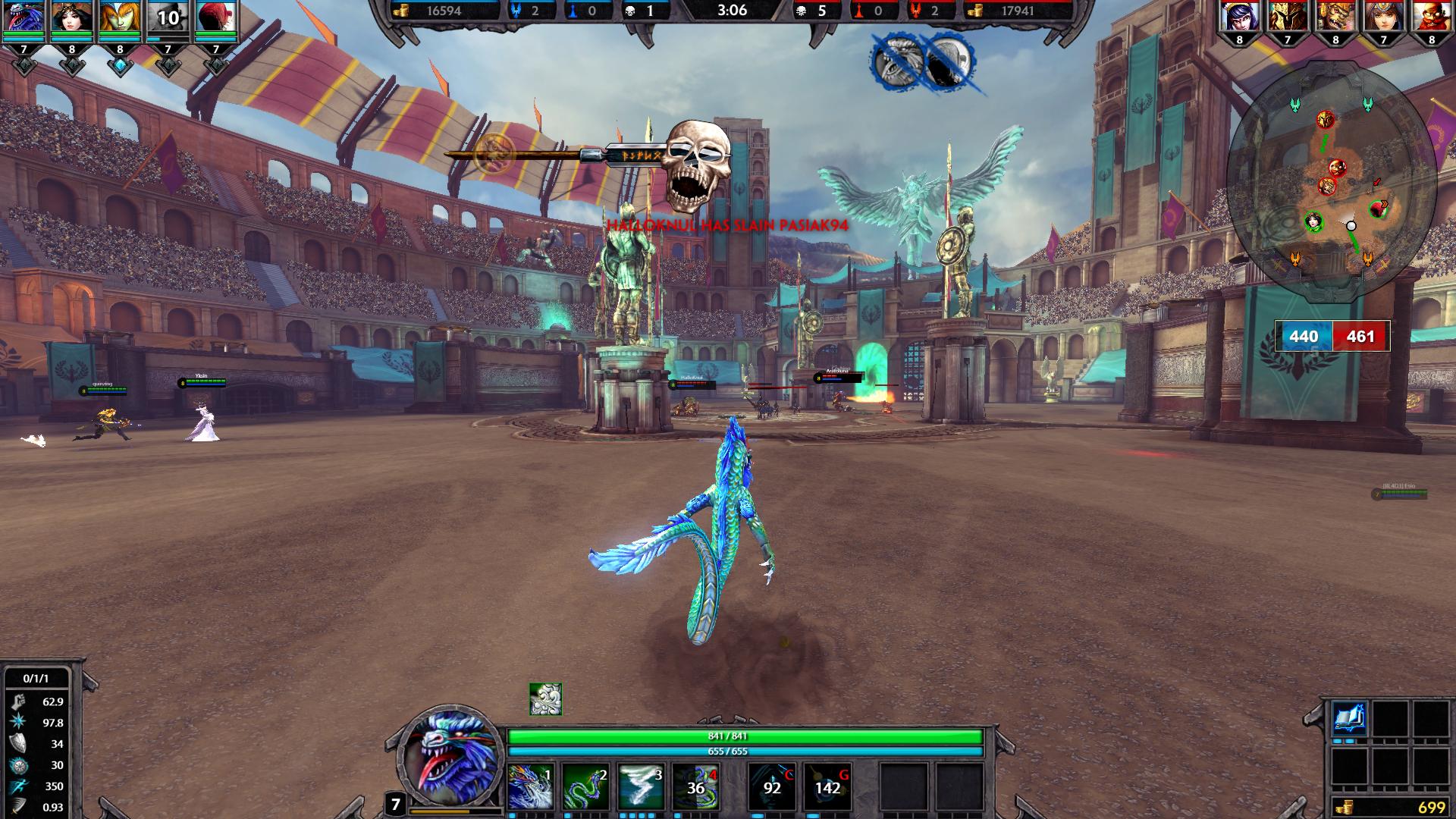Select the red-hooded ally portrait
Viewport: 1456px width, 819px height.
215,18
